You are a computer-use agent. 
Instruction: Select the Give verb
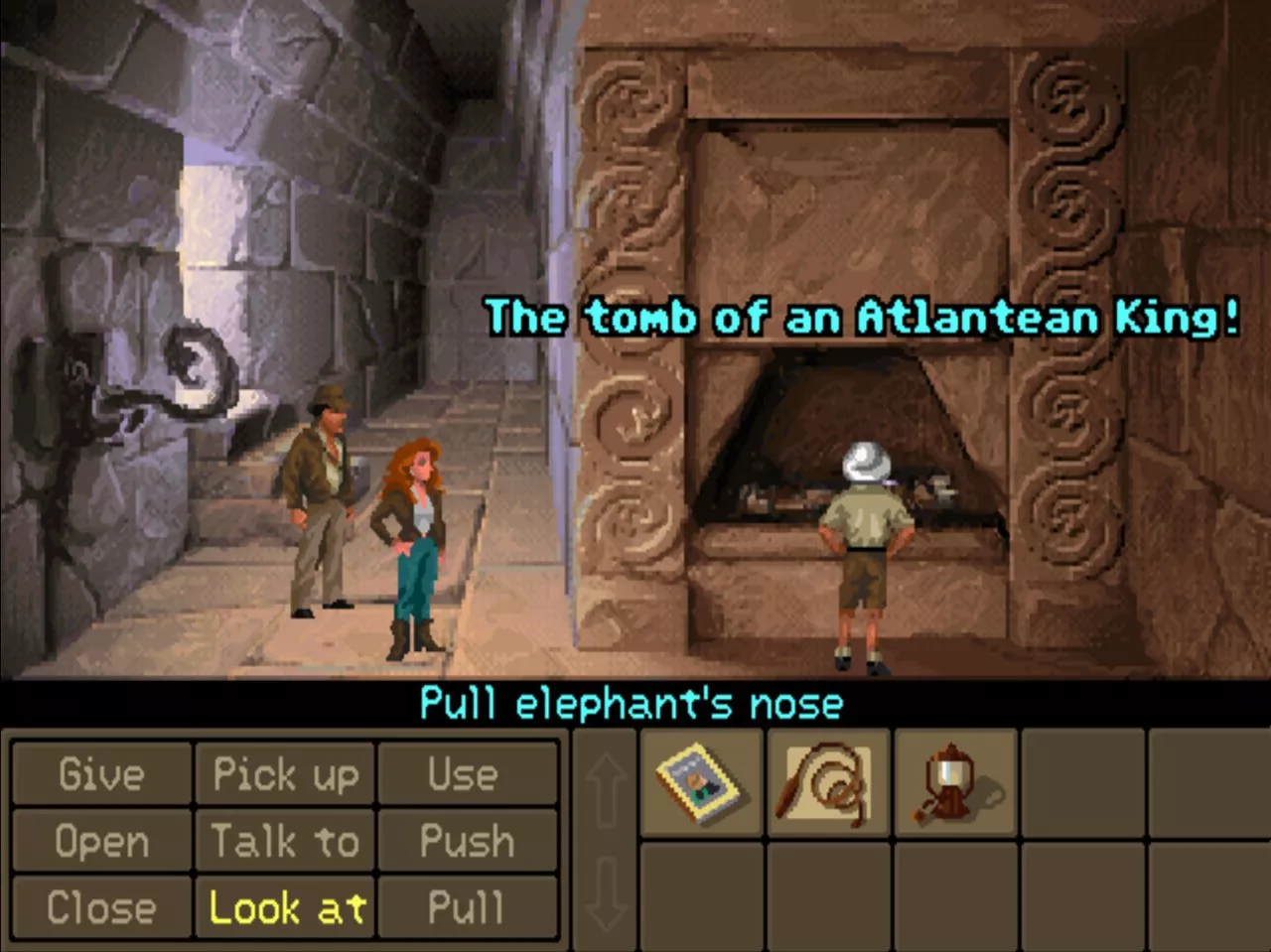(100, 774)
